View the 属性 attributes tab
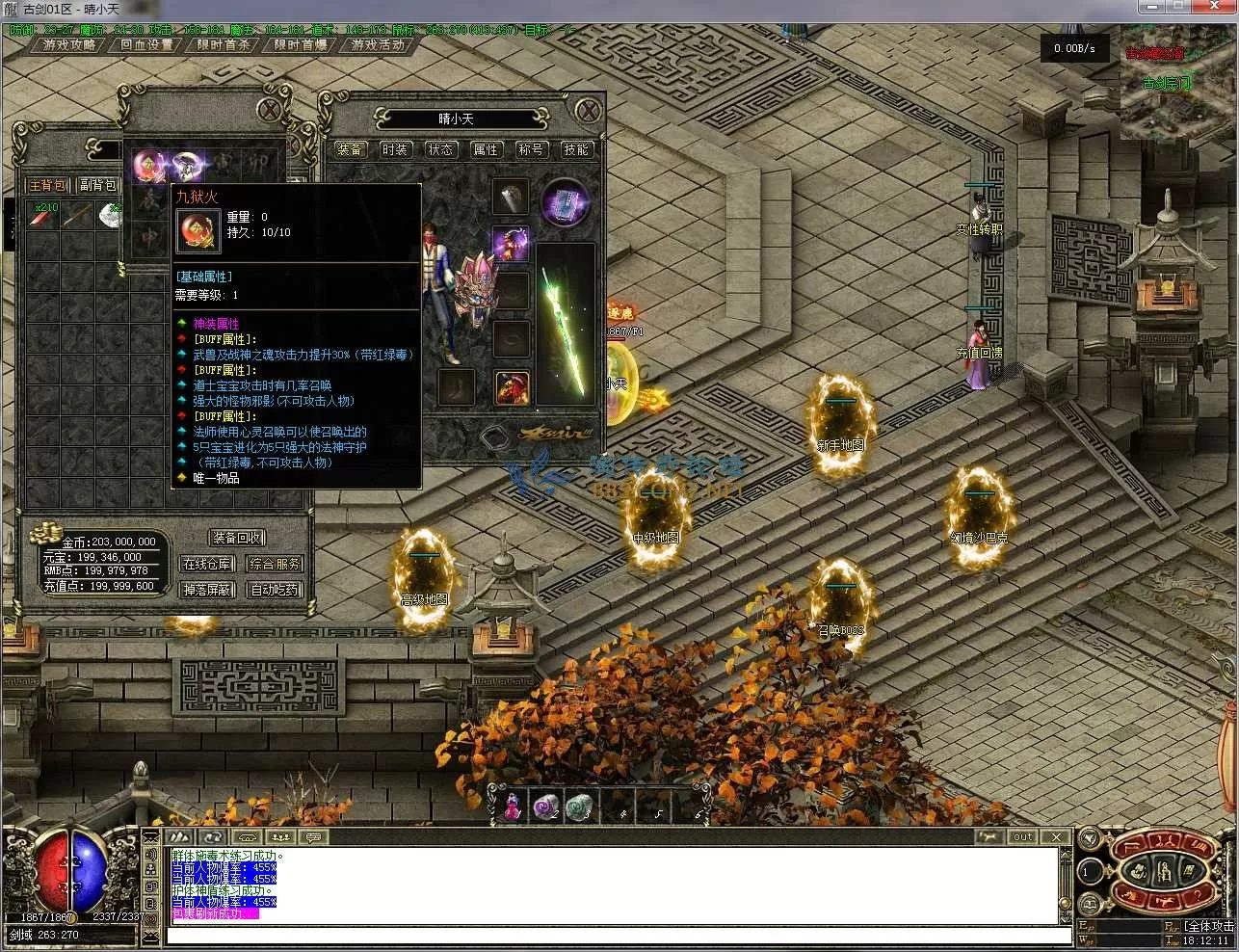 486,149
